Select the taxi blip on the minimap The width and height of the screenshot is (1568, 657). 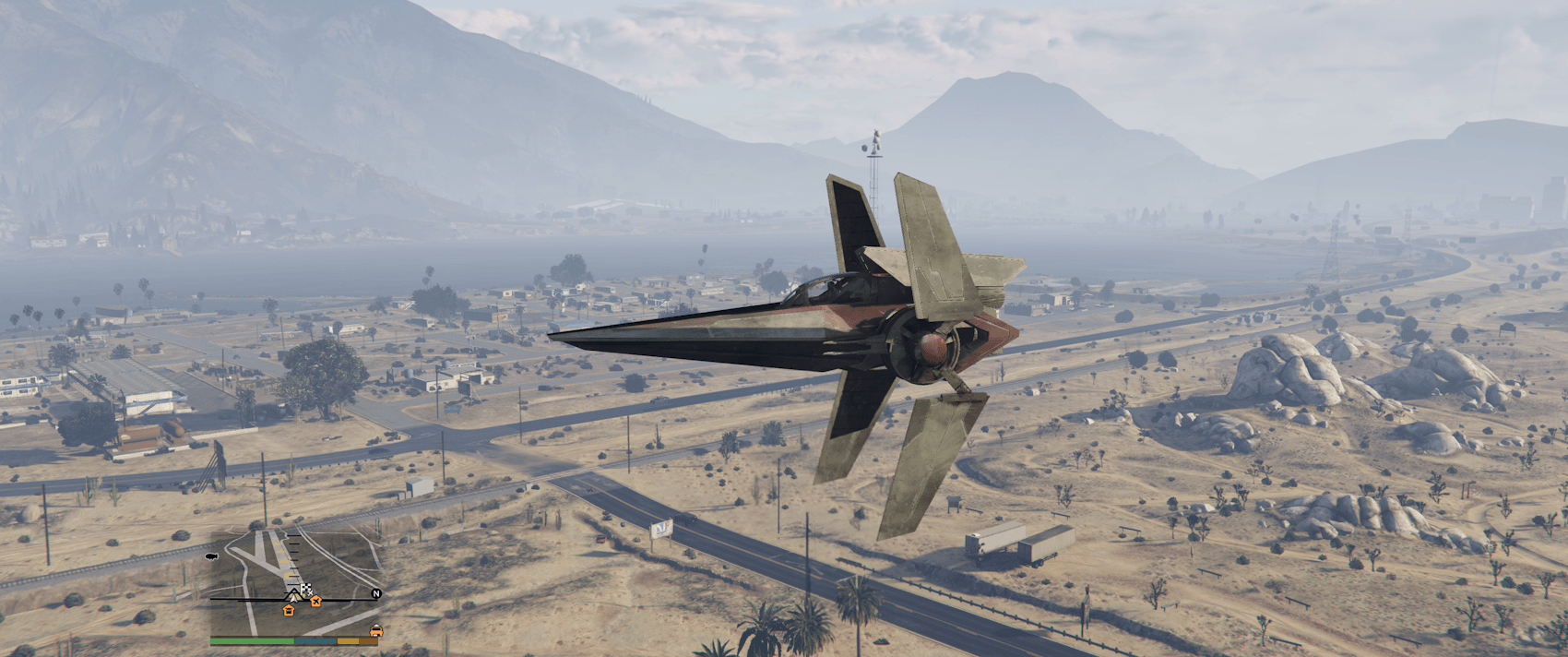pos(375,631)
